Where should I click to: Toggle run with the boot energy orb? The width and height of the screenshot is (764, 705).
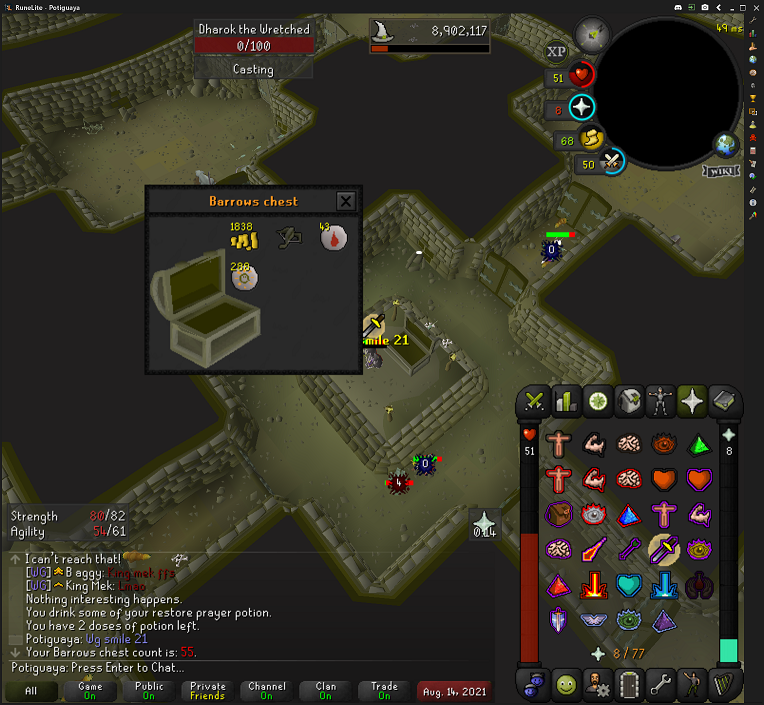point(592,139)
